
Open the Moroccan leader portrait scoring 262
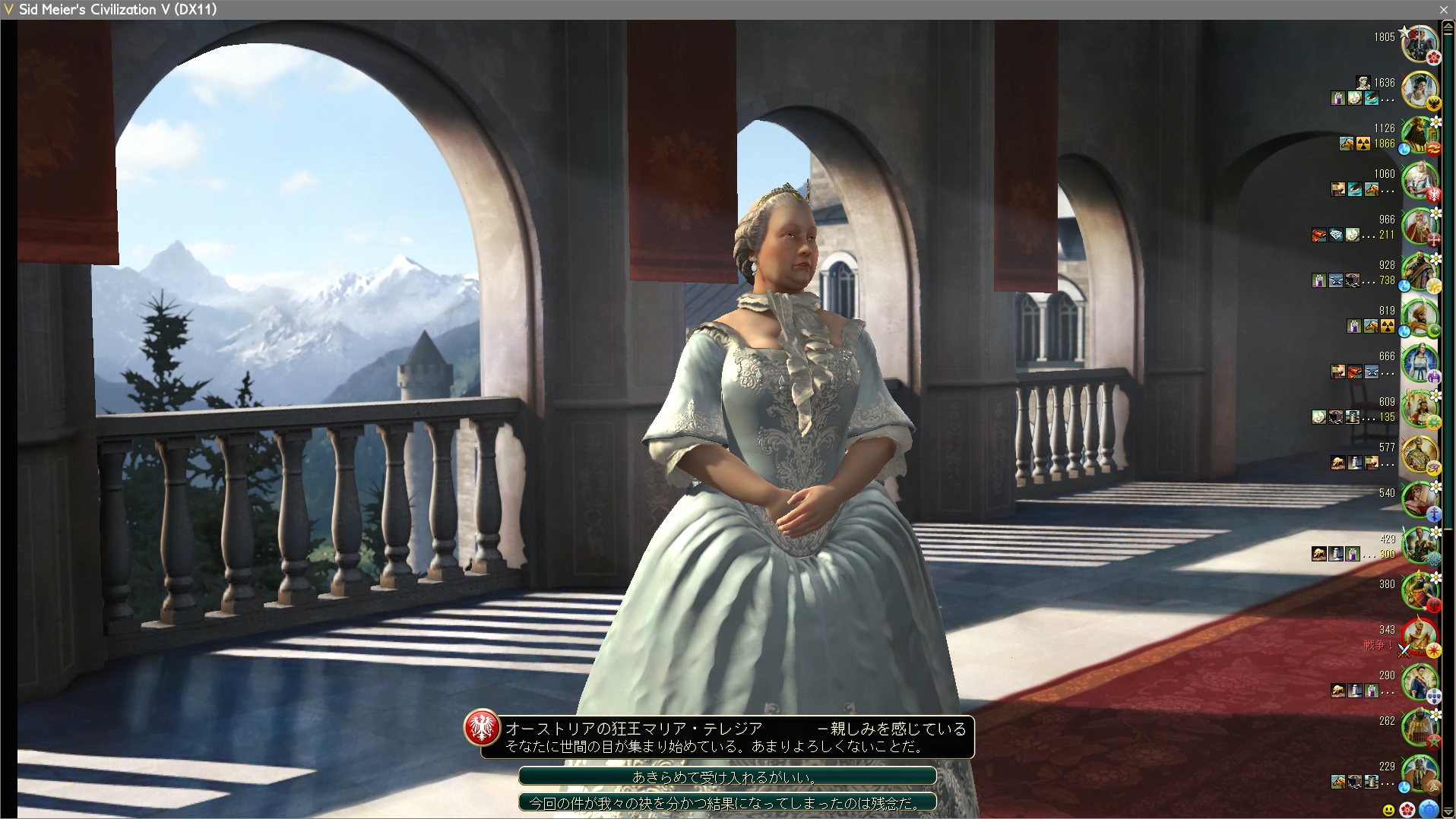[x=1419, y=728]
